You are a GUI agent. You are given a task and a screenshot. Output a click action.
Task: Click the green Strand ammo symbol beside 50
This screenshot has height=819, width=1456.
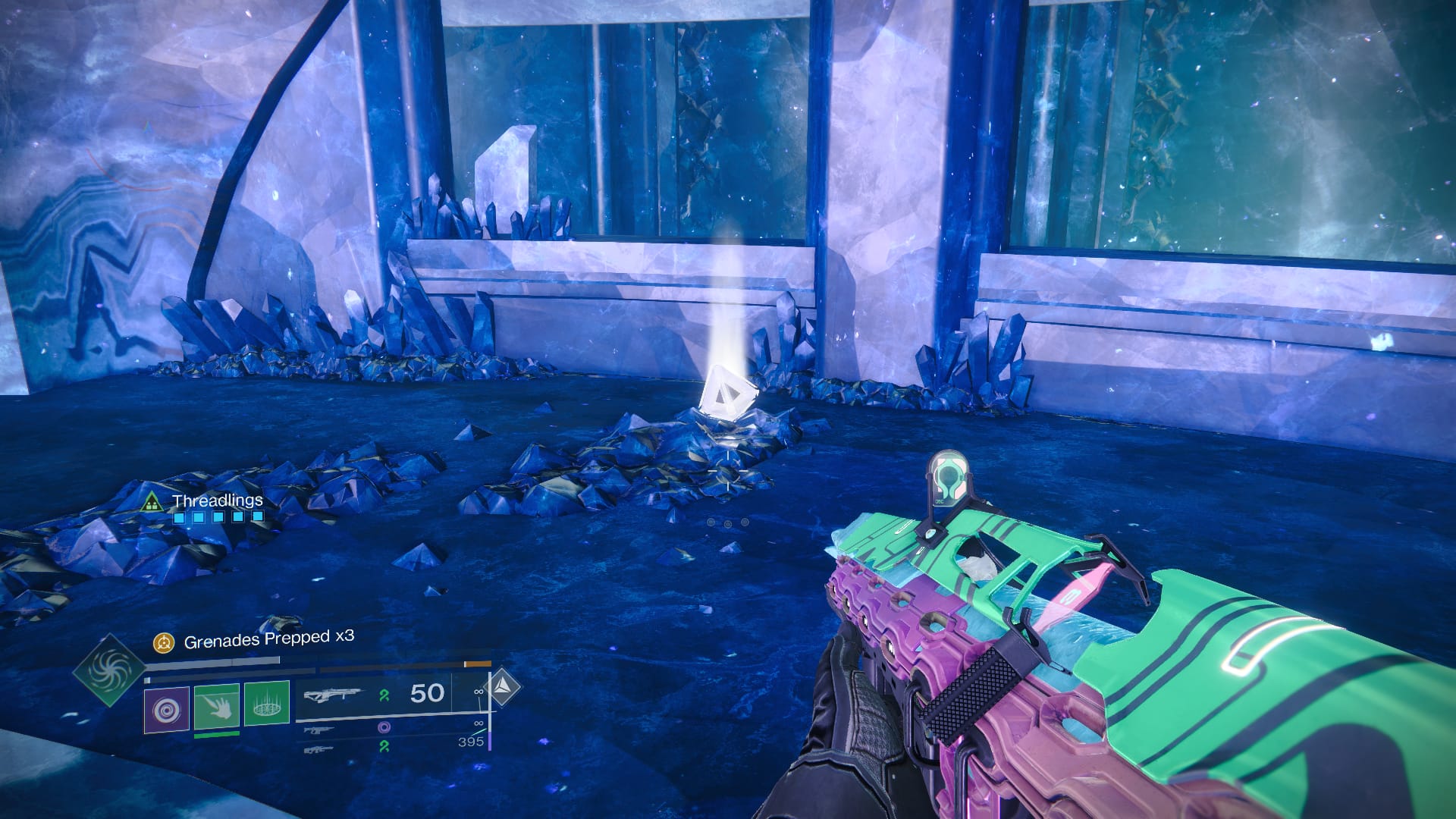pos(386,696)
